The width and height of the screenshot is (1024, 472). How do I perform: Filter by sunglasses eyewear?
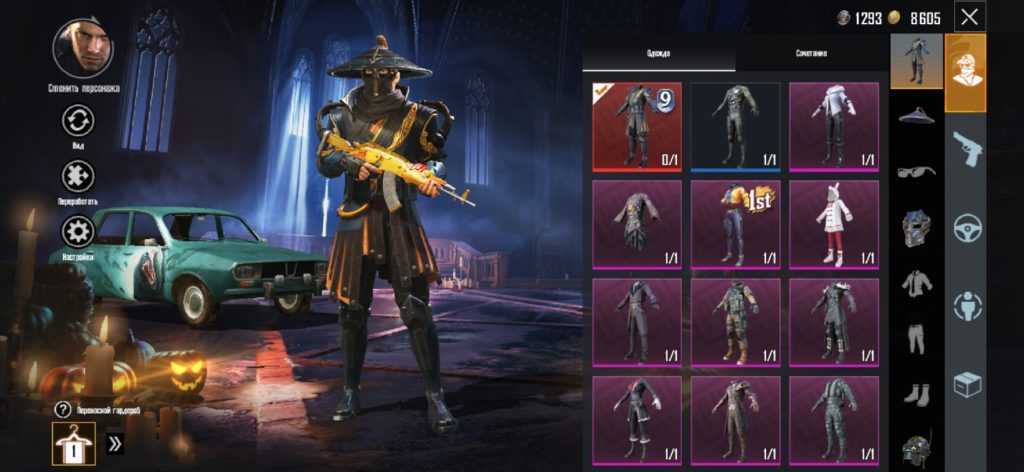click(x=916, y=171)
